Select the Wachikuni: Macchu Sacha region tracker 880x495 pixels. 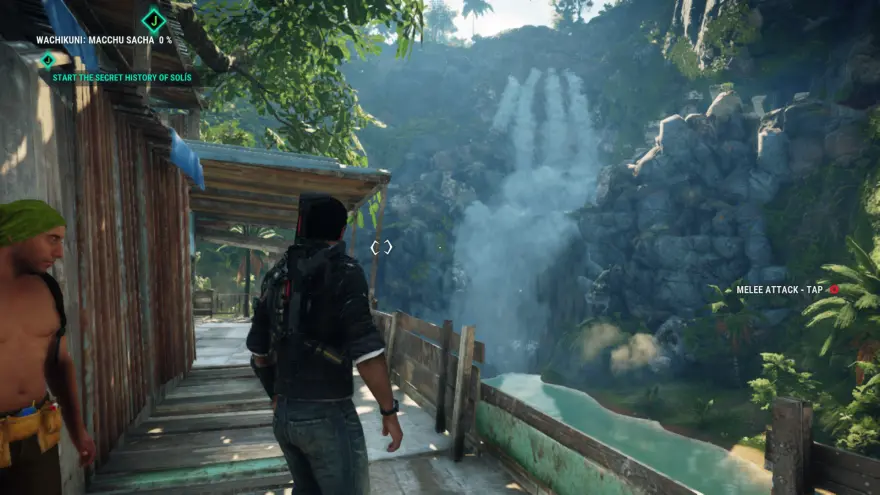click(104, 41)
